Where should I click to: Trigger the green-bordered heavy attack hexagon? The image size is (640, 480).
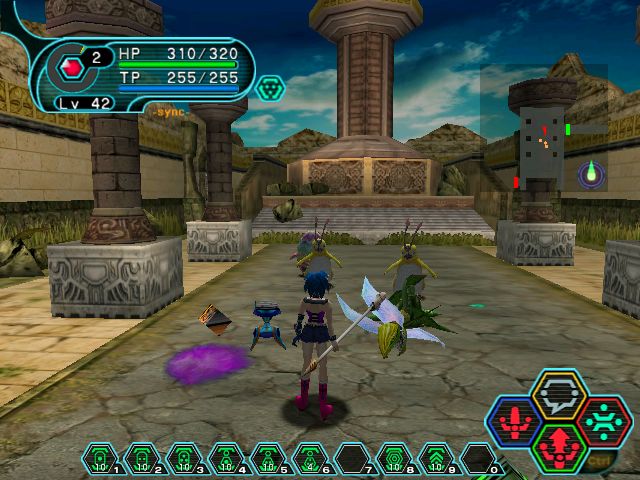(559, 447)
